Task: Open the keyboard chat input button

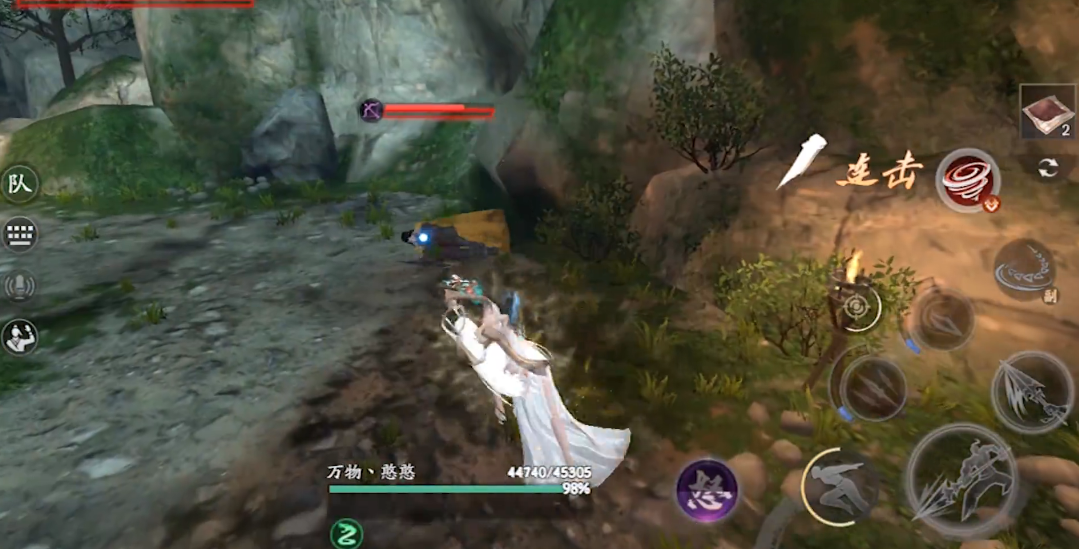Action: (20, 235)
